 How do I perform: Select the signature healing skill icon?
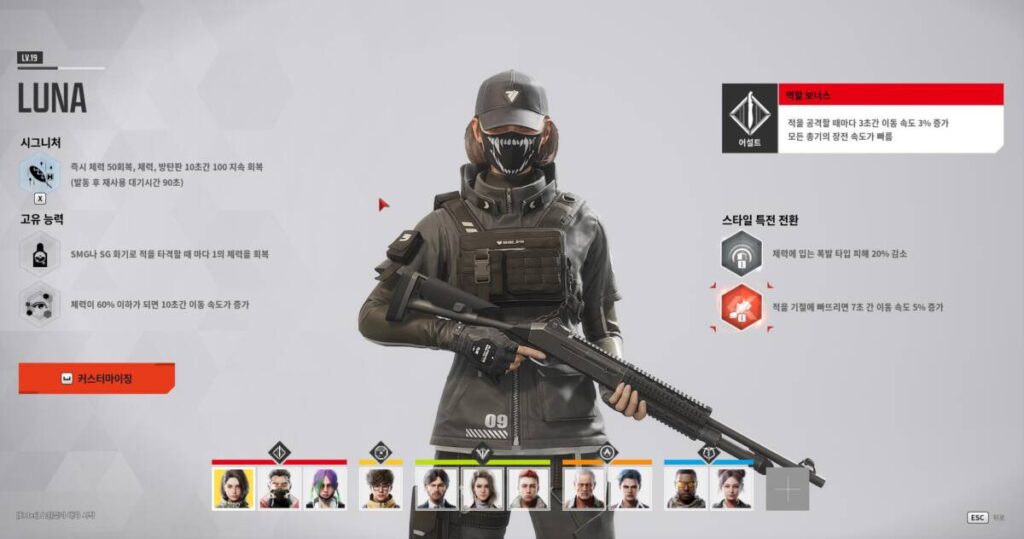tap(41, 174)
